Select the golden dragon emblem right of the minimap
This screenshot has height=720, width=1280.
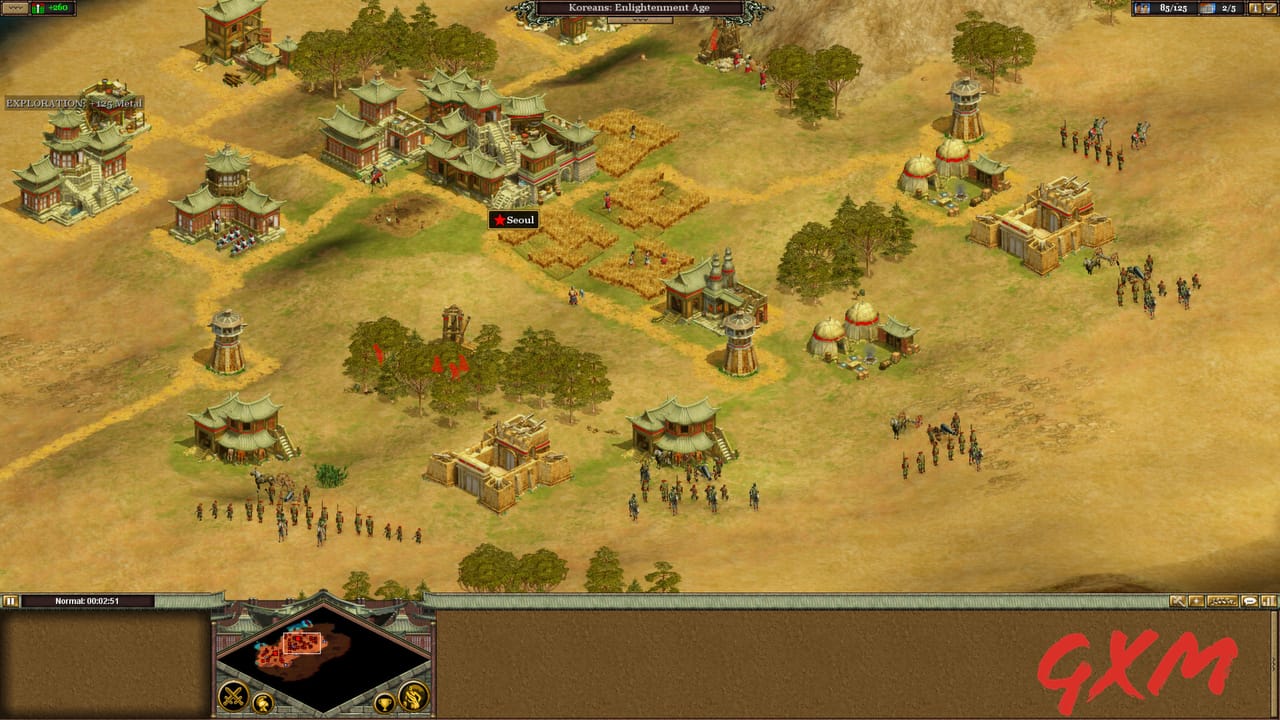(414, 695)
